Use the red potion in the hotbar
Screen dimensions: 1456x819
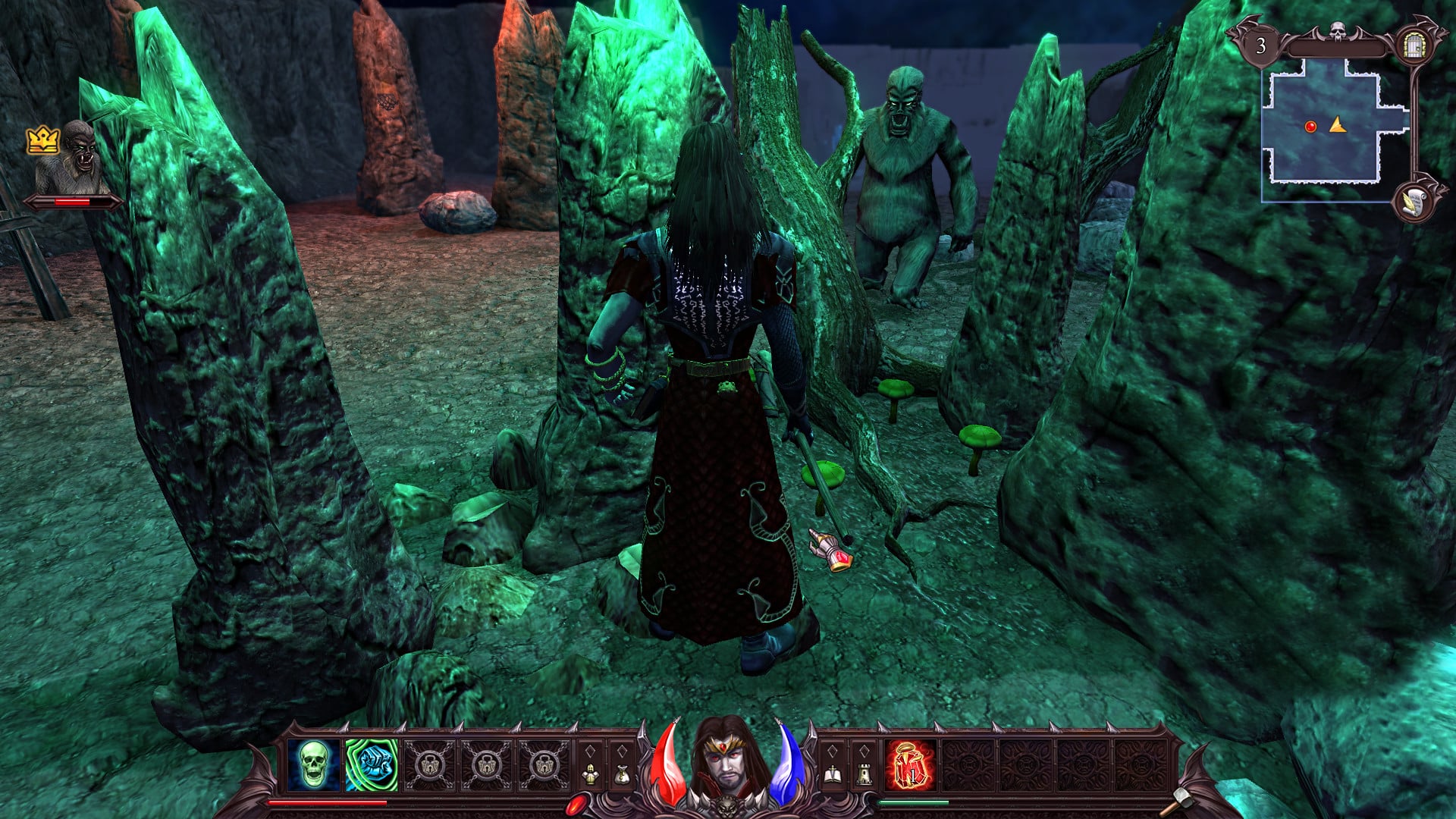click(910, 766)
